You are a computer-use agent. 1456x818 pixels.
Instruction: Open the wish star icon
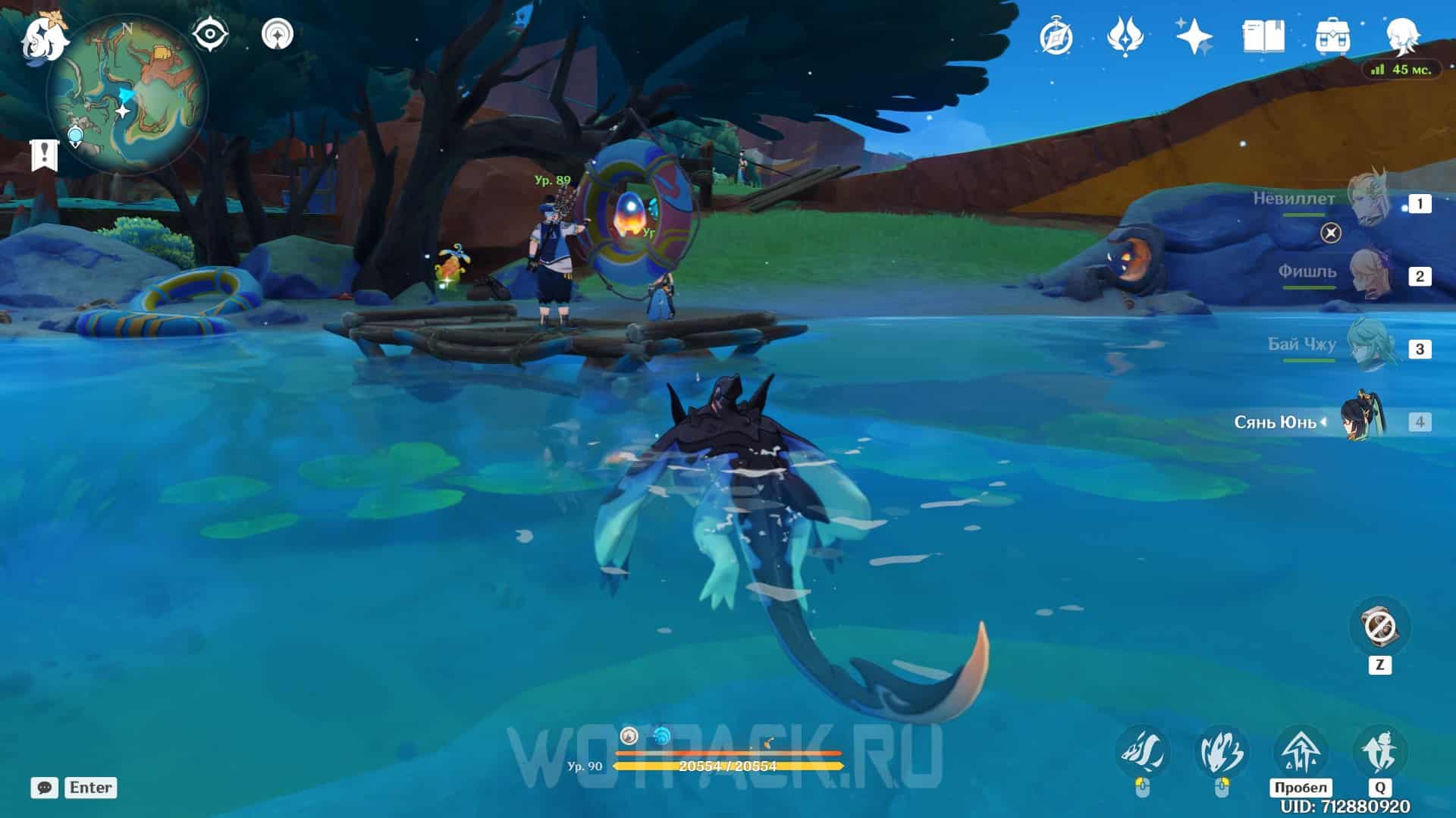(1194, 36)
